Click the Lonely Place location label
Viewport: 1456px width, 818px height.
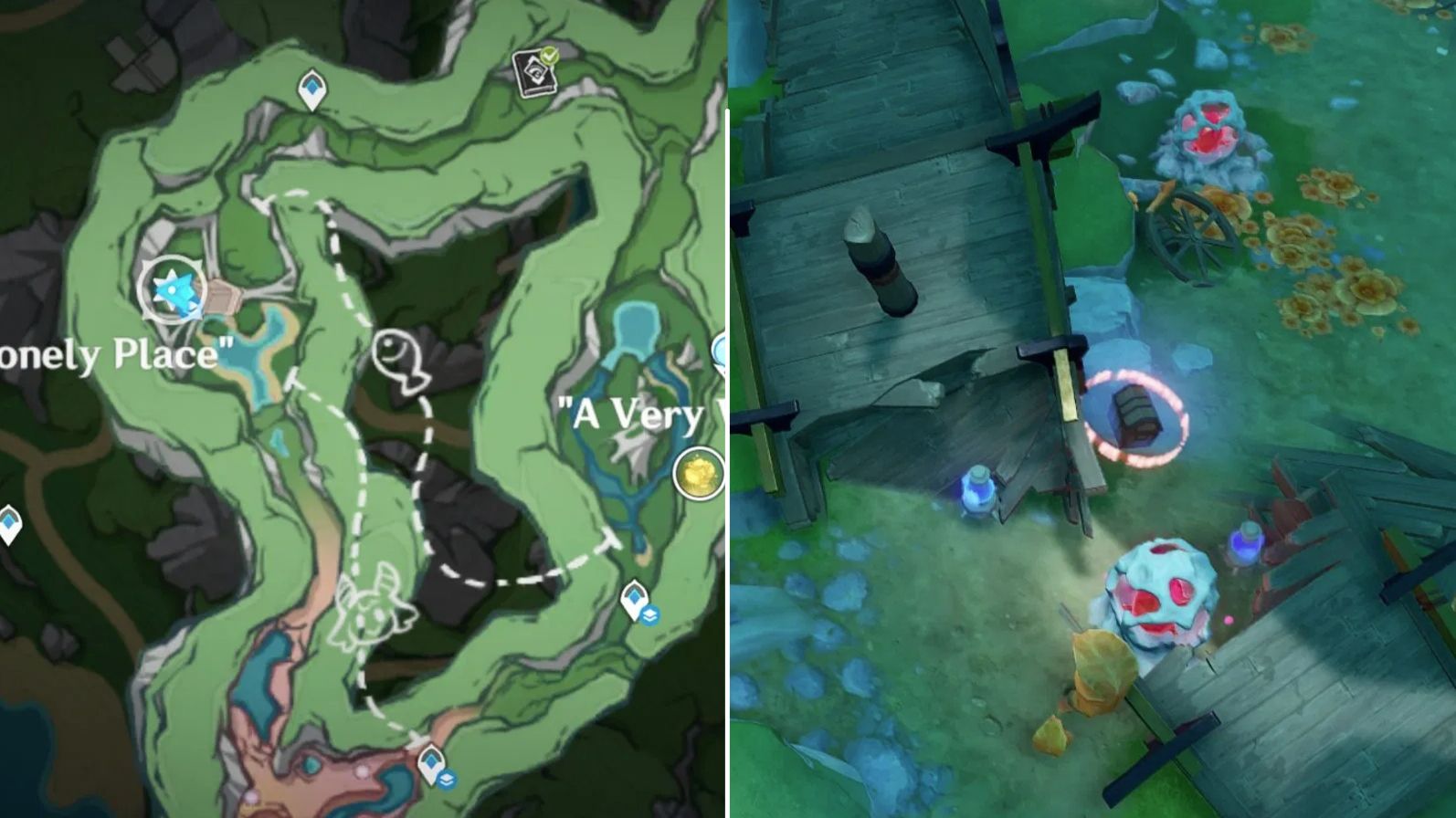pos(110,354)
